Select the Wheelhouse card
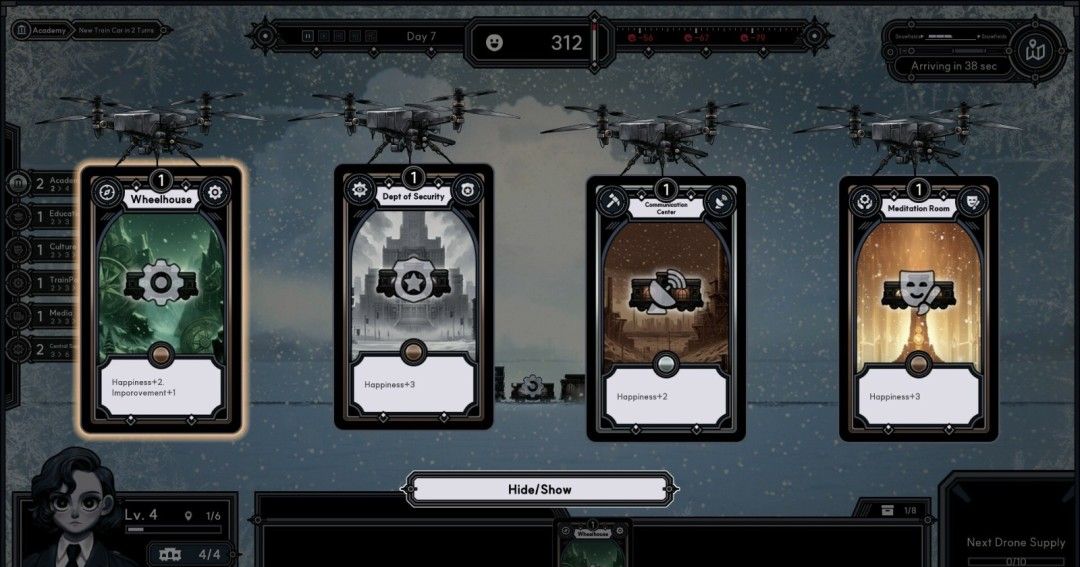The image size is (1080, 567). tap(160, 300)
